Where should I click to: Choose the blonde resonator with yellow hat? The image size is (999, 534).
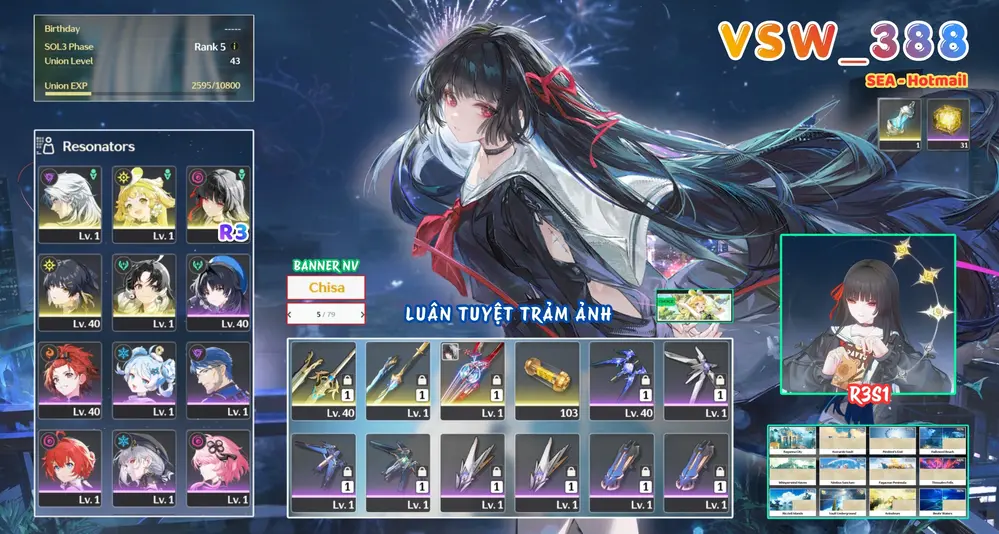[x=143, y=203]
